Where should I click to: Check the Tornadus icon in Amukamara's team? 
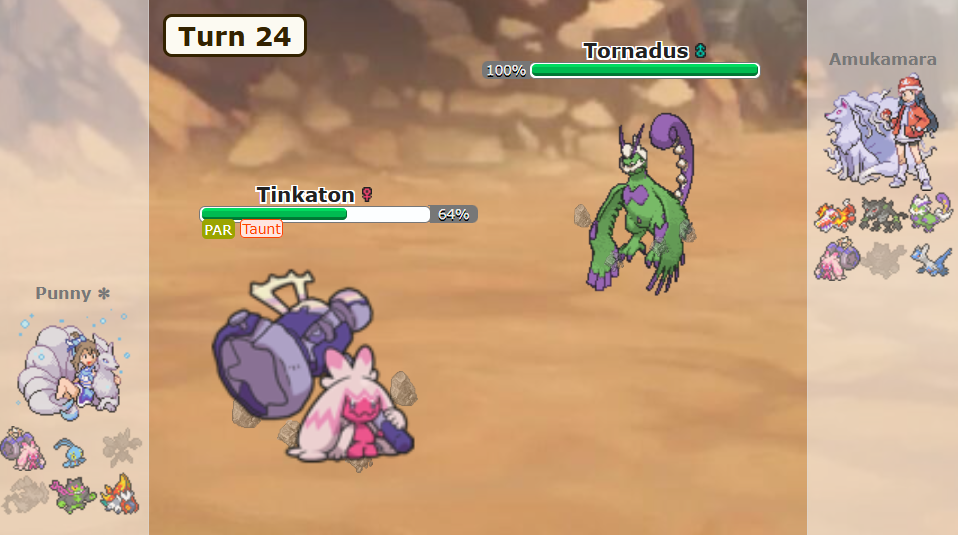(x=930, y=214)
